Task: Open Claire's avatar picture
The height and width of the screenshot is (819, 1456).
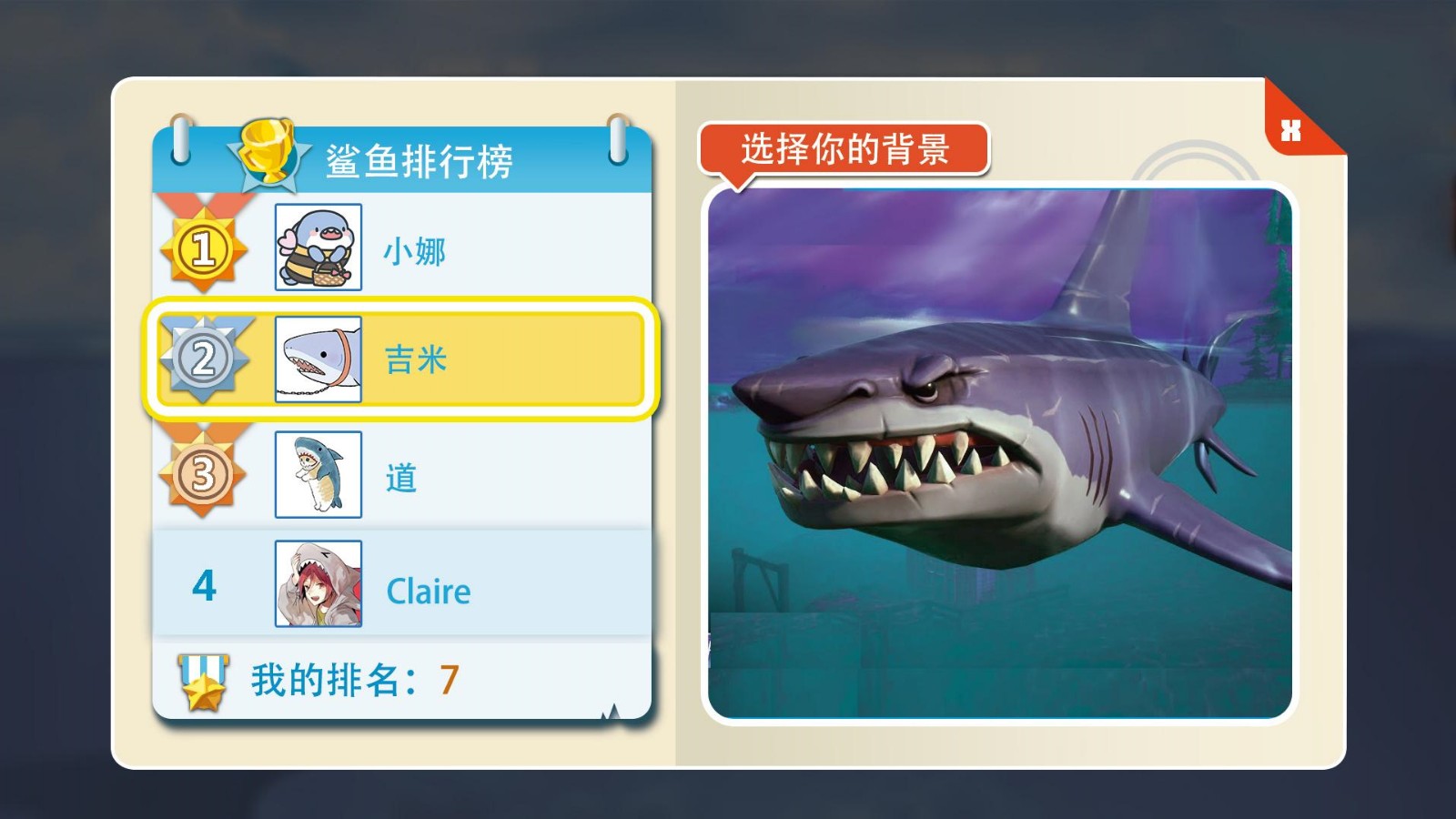Action: [x=320, y=582]
